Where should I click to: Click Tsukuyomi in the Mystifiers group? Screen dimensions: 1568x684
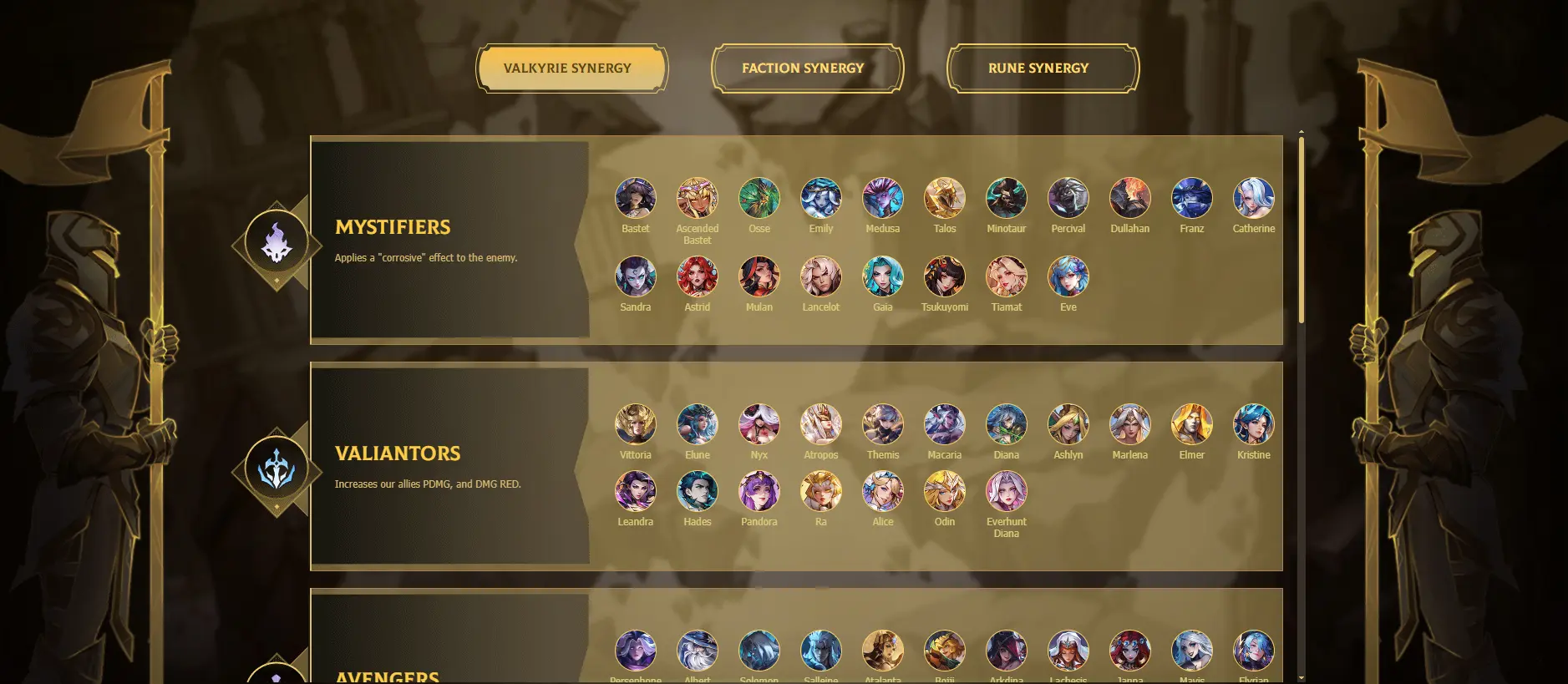[945, 277]
